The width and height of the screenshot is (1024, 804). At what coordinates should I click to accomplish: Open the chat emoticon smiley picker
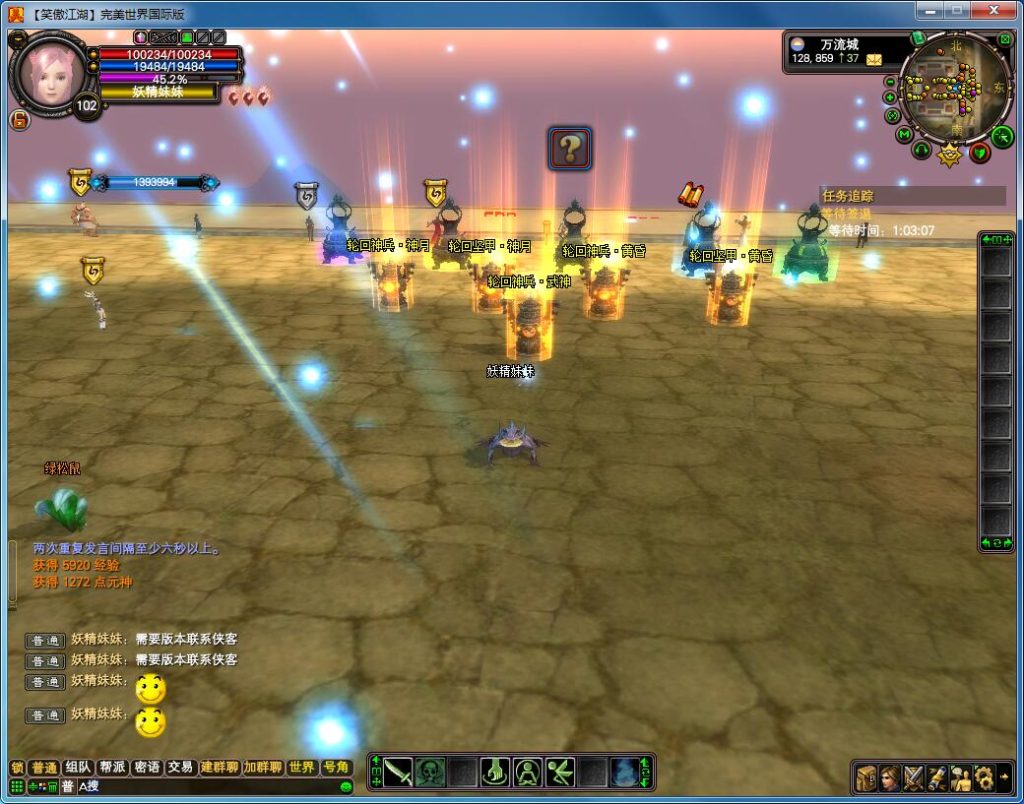pos(346,787)
